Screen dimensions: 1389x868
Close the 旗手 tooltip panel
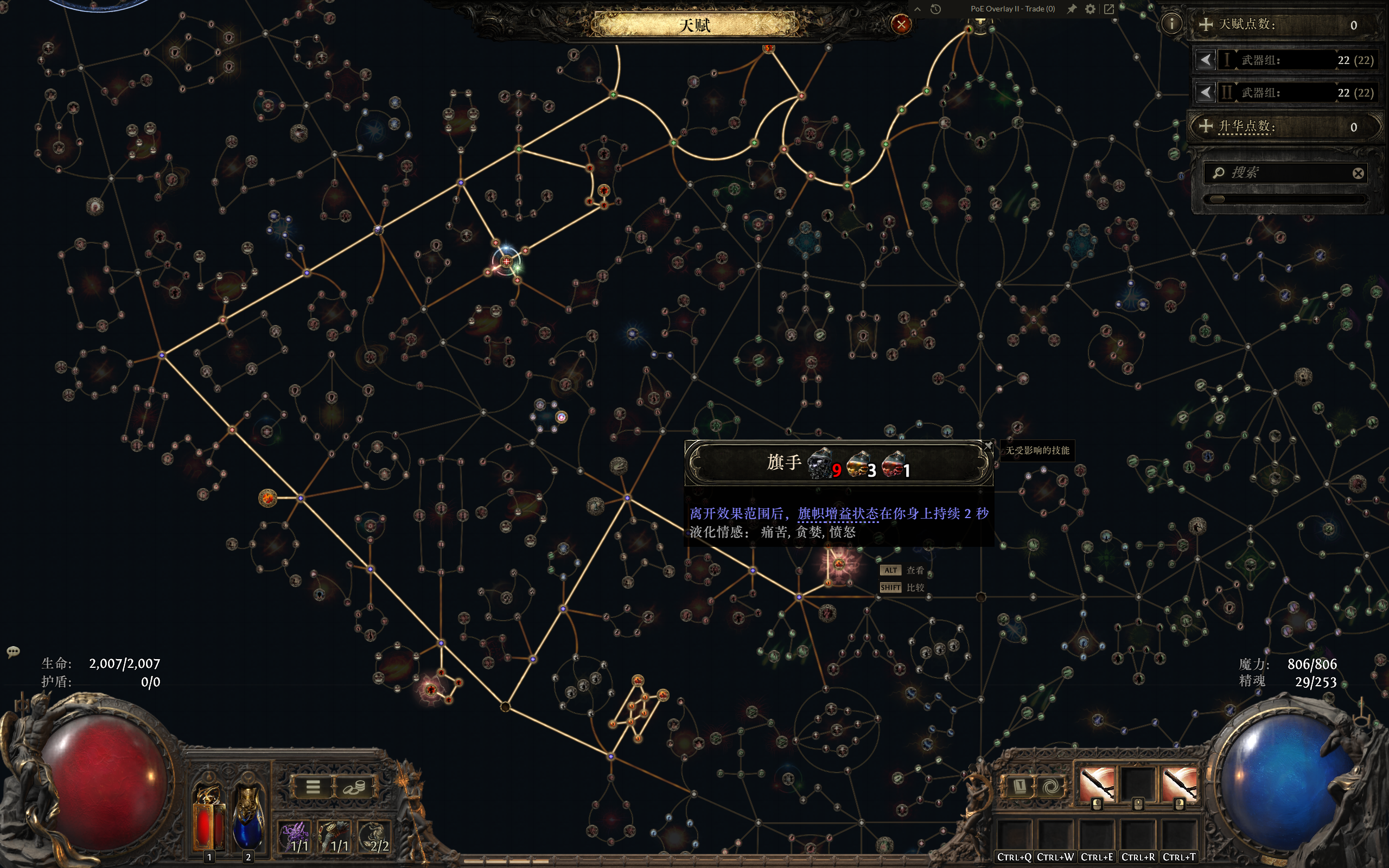click(988, 445)
